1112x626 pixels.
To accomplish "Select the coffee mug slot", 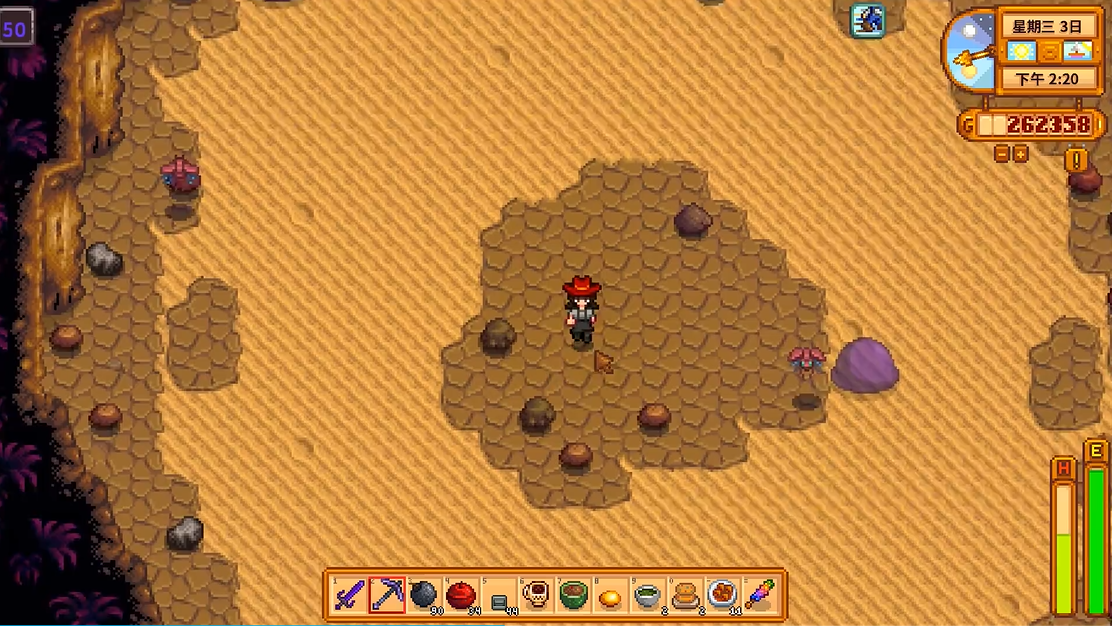I will (x=536, y=595).
